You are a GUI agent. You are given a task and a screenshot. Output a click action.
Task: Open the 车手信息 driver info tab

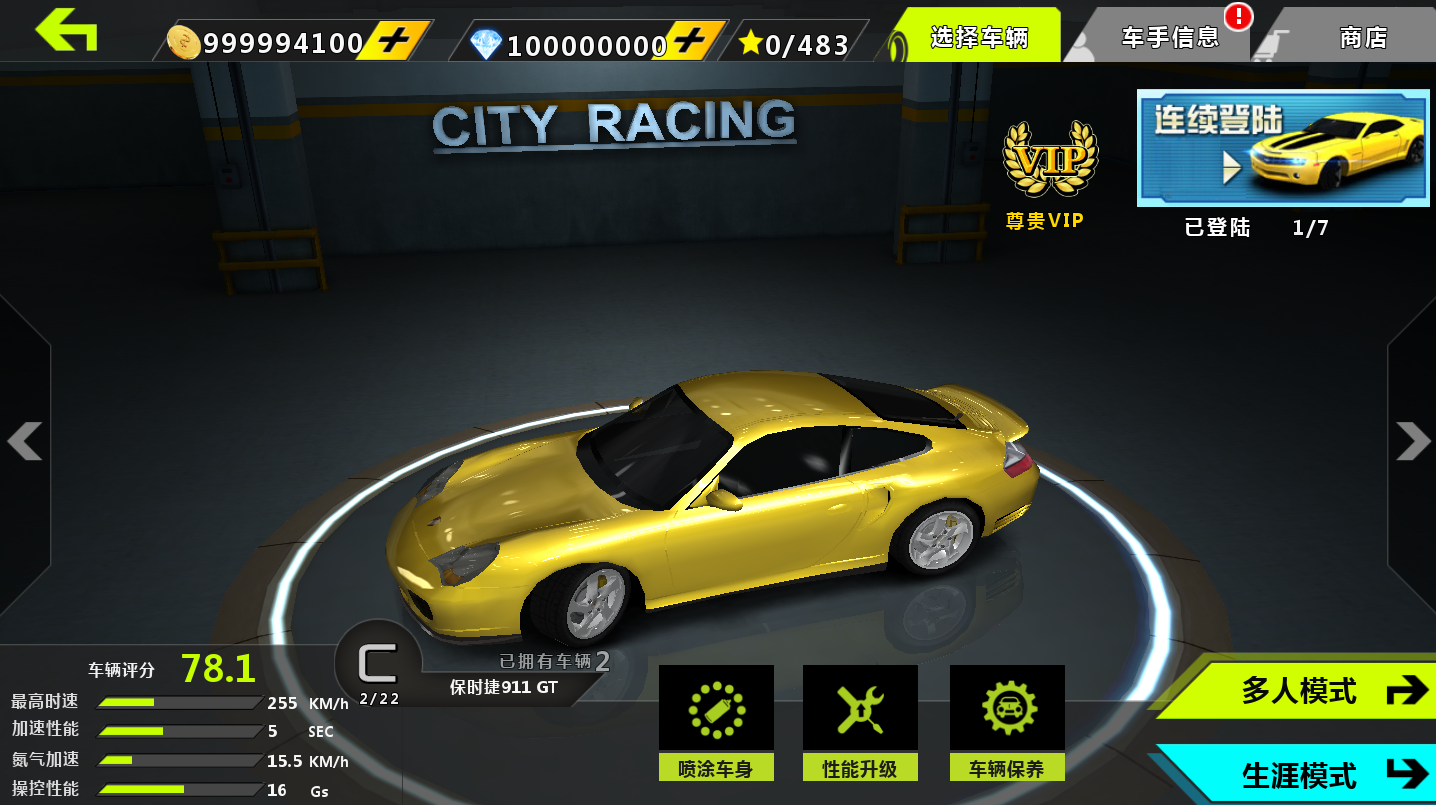pyautogui.click(x=1170, y=38)
